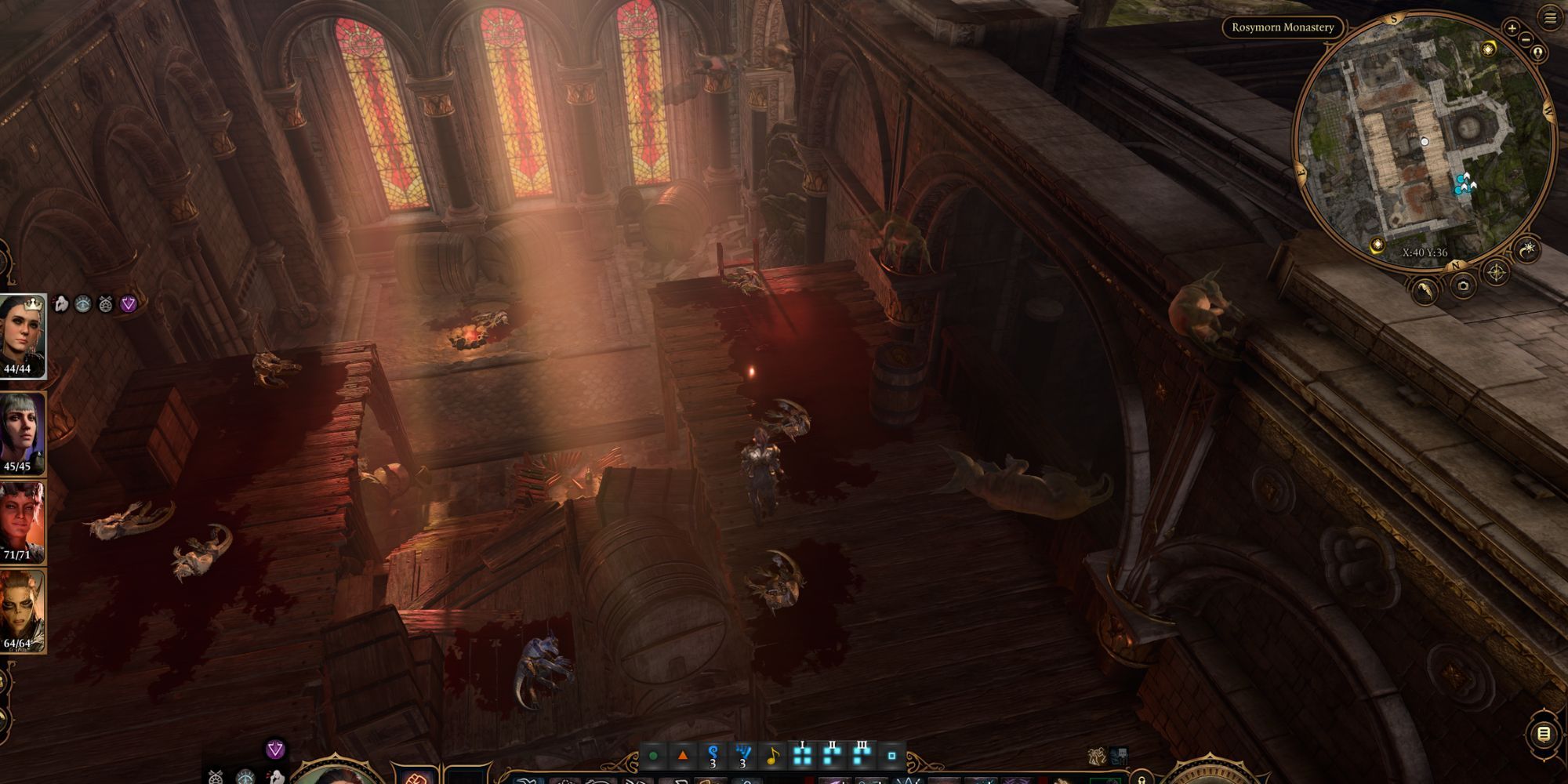The image size is (1568, 784).
Task: Click the center-player pin icon on the minimap
Action: tap(1537, 52)
